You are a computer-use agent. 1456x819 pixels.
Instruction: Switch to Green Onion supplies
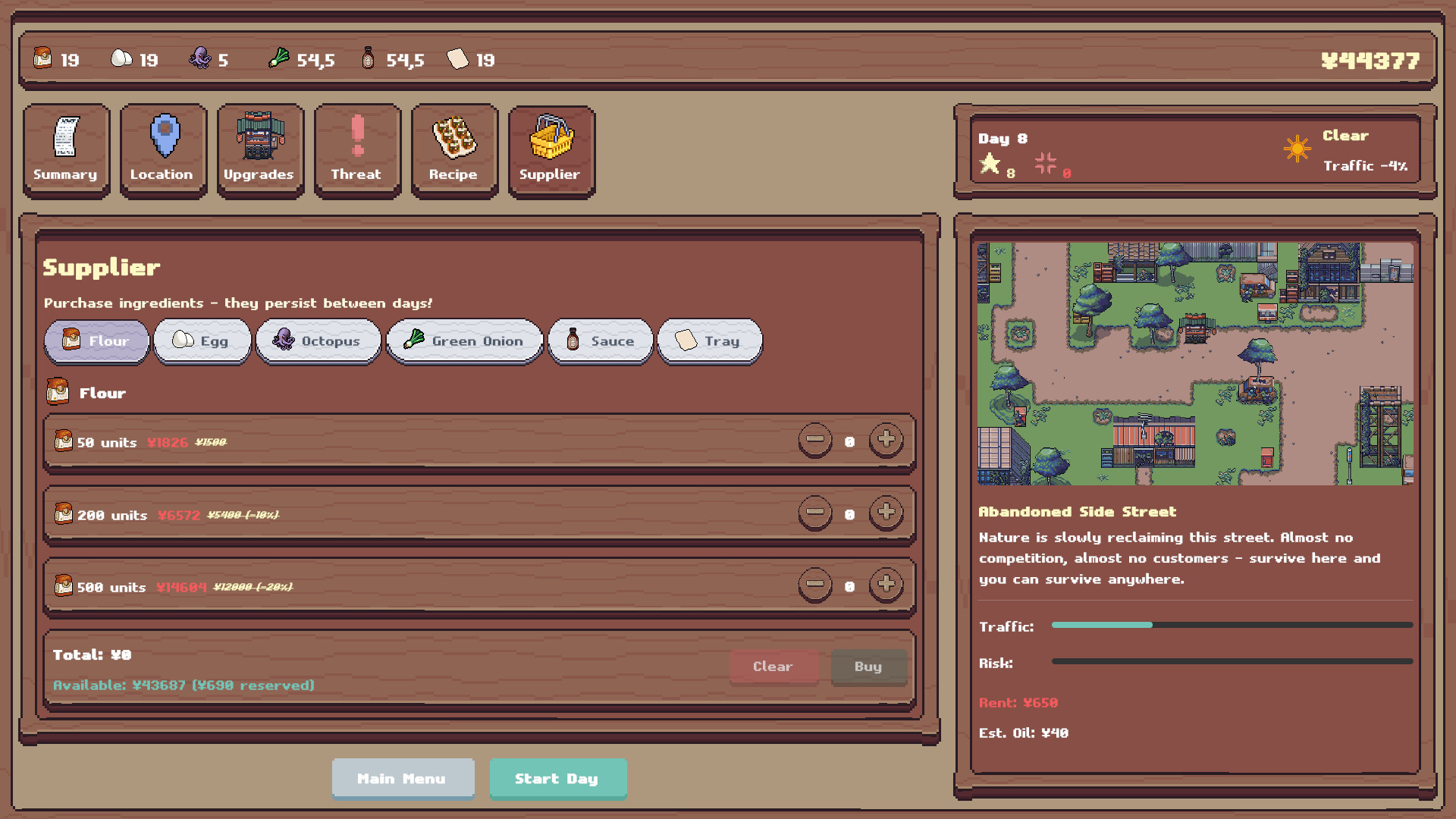point(464,341)
